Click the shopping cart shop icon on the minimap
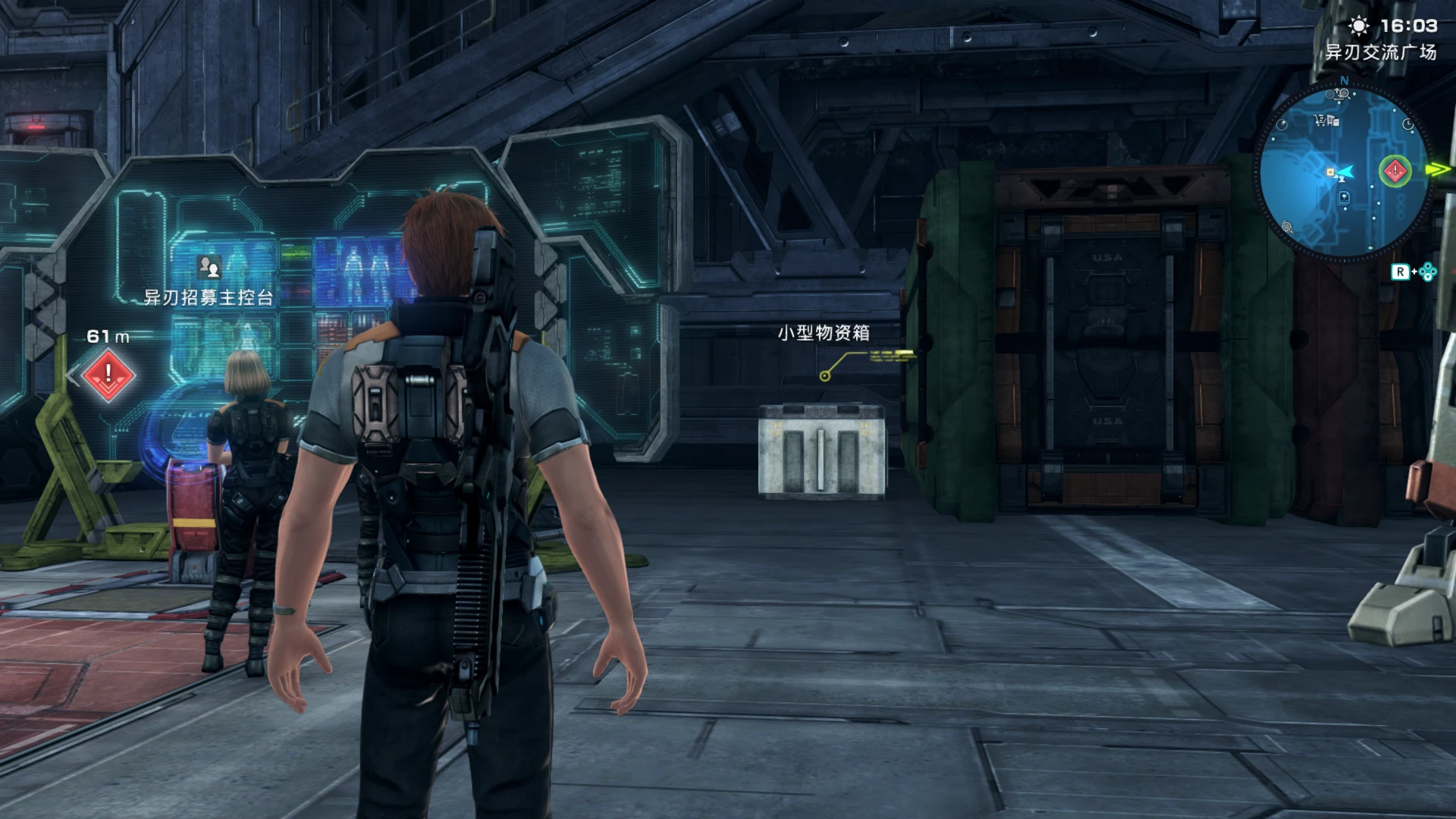This screenshot has width=1456, height=819. tap(1319, 119)
